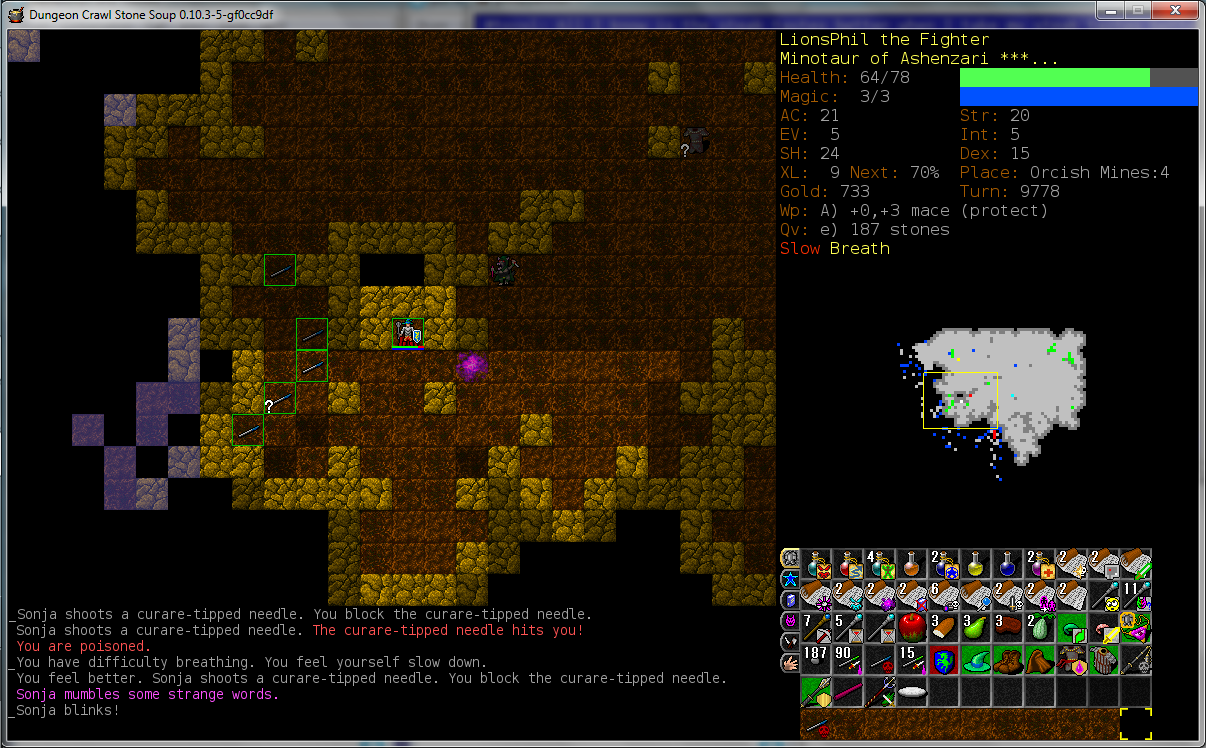Switch to the sword and axe tab
Screen dimensions: 1206x748
790,641
